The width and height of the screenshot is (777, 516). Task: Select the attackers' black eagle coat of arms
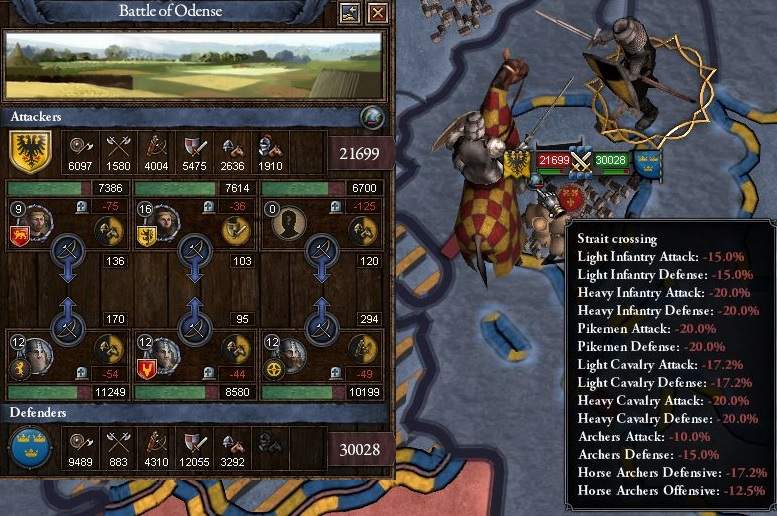point(30,152)
